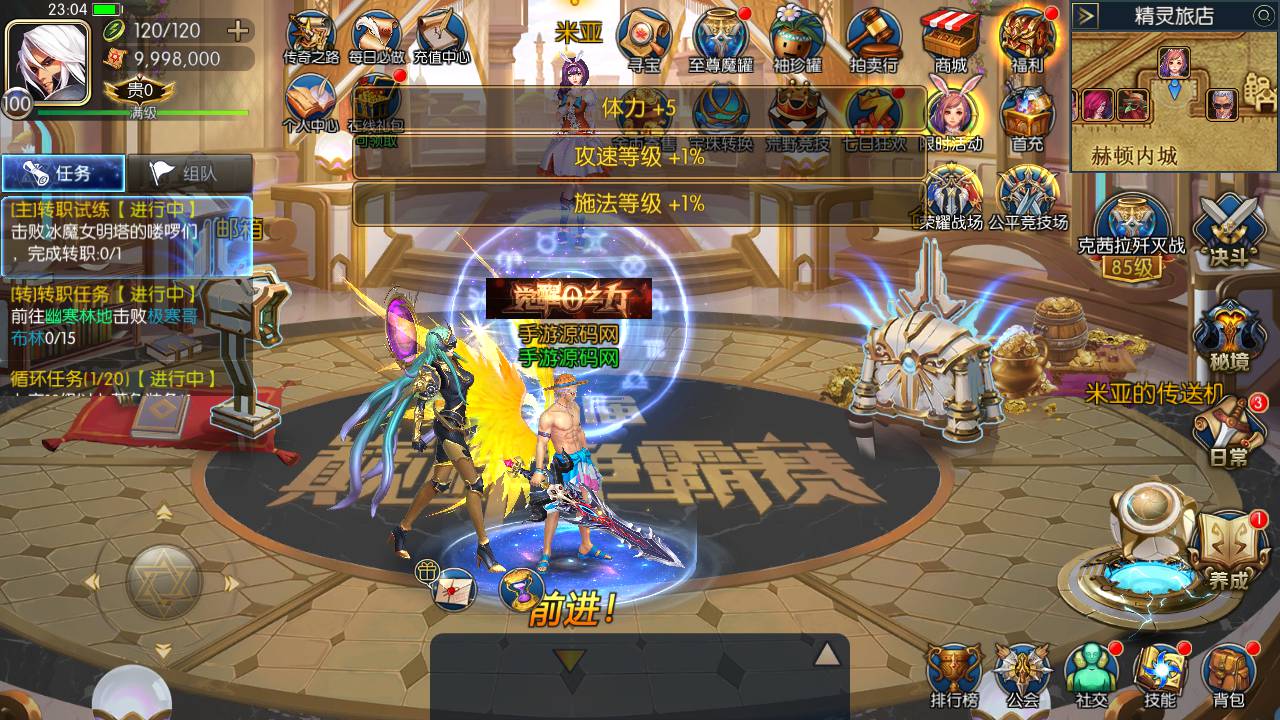Enter the 决斗 duel mode
Screen dimensions: 1280x720
(1227, 227)
